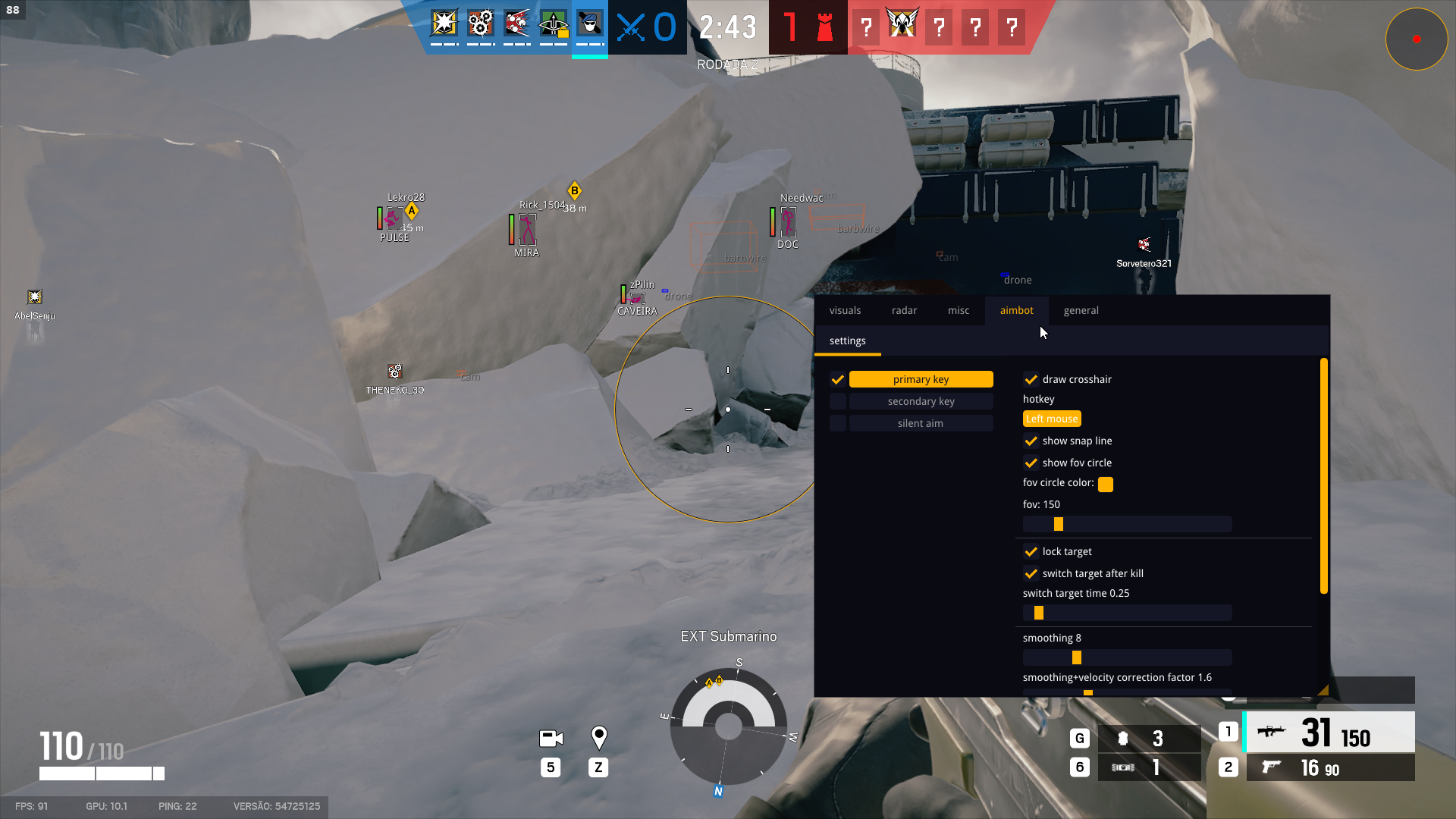Enable switch target after kill
The width and height of the screenshot is (1456, 819).
1031,573
